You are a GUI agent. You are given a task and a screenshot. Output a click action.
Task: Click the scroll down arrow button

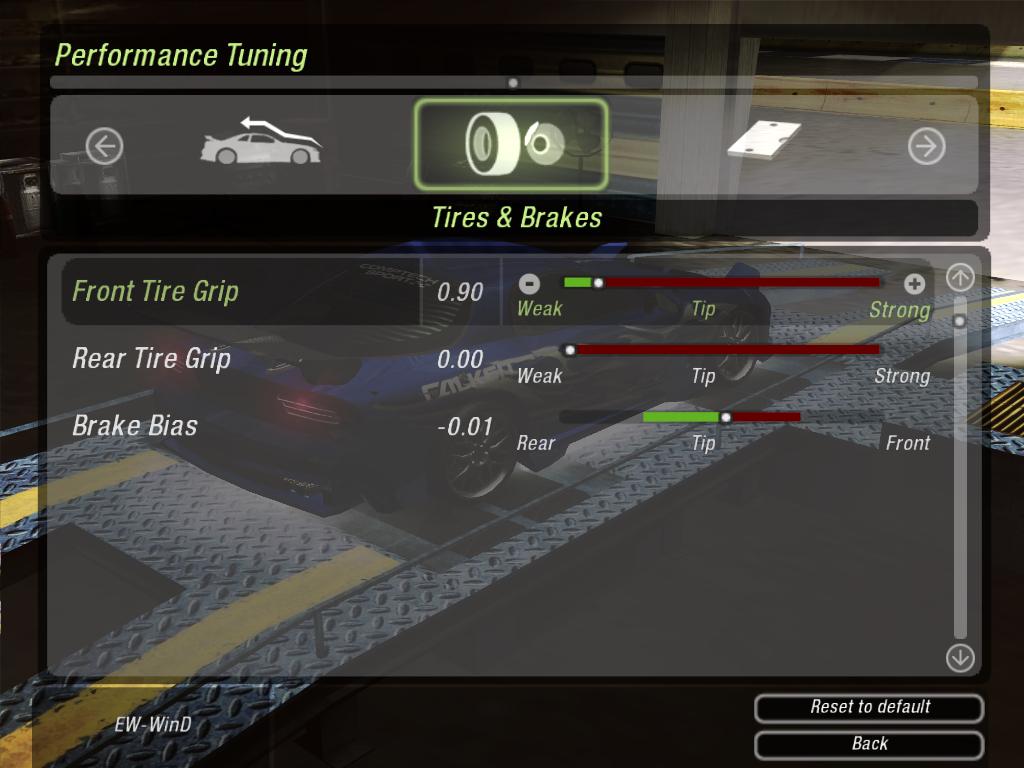click(960, 657)
